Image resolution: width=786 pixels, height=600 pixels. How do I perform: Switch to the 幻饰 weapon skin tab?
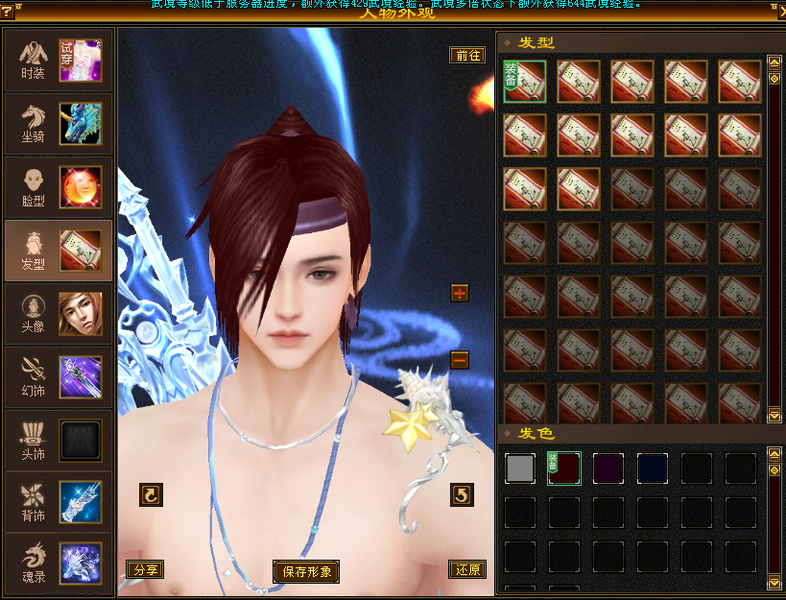click(x=57, y=375)
